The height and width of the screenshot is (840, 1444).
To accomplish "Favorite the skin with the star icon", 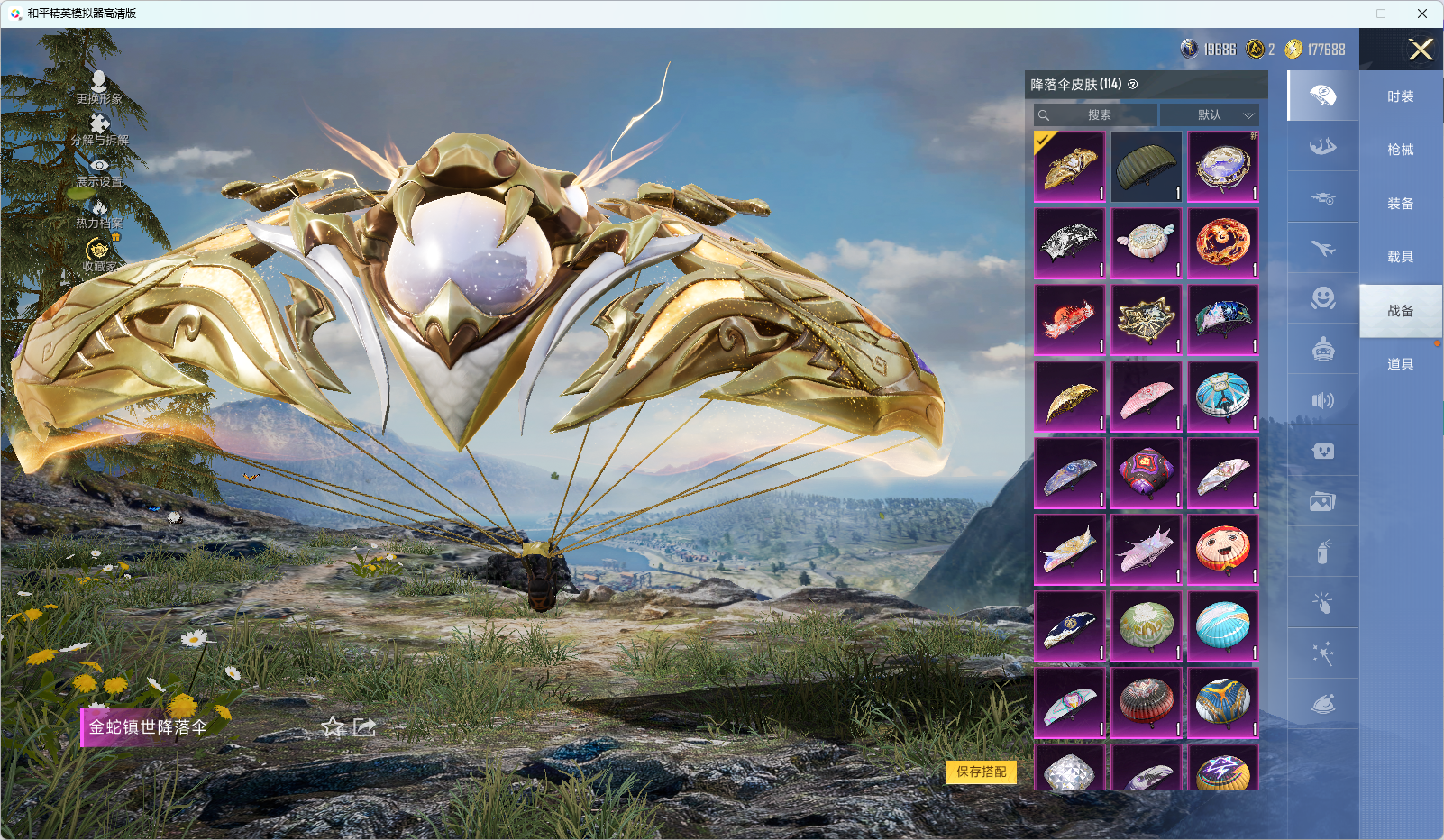I will 334,726.
